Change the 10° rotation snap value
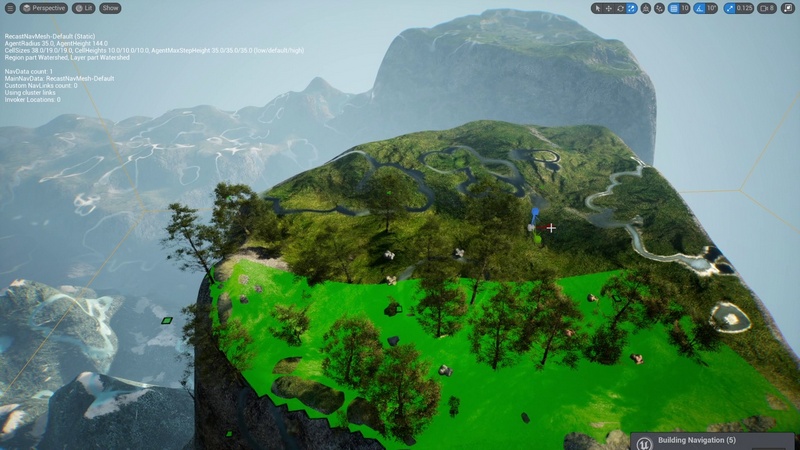800x450 pixels. 712,8
